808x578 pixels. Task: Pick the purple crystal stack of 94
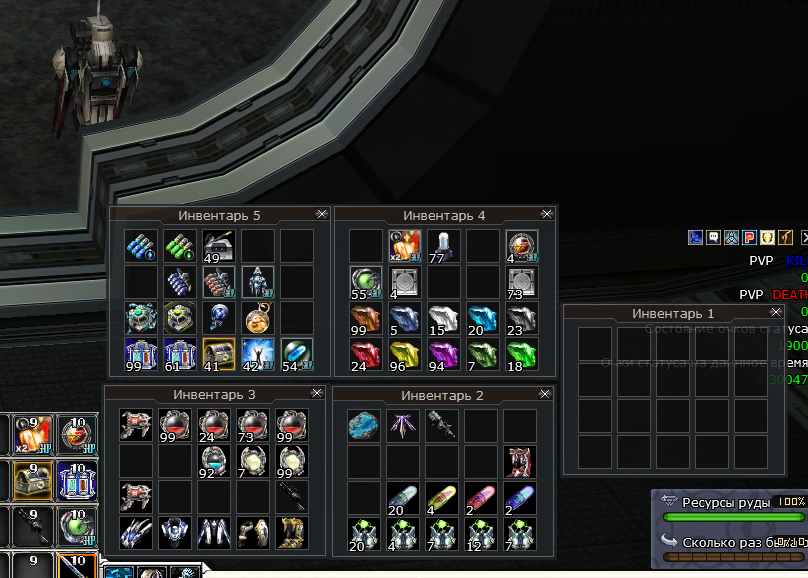click(443, 355)
